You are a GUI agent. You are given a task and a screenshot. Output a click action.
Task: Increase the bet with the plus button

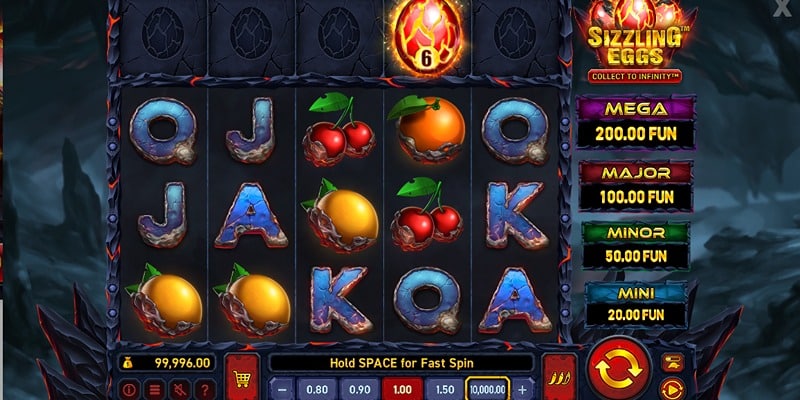pyautogui.click(x=523, y=389)
